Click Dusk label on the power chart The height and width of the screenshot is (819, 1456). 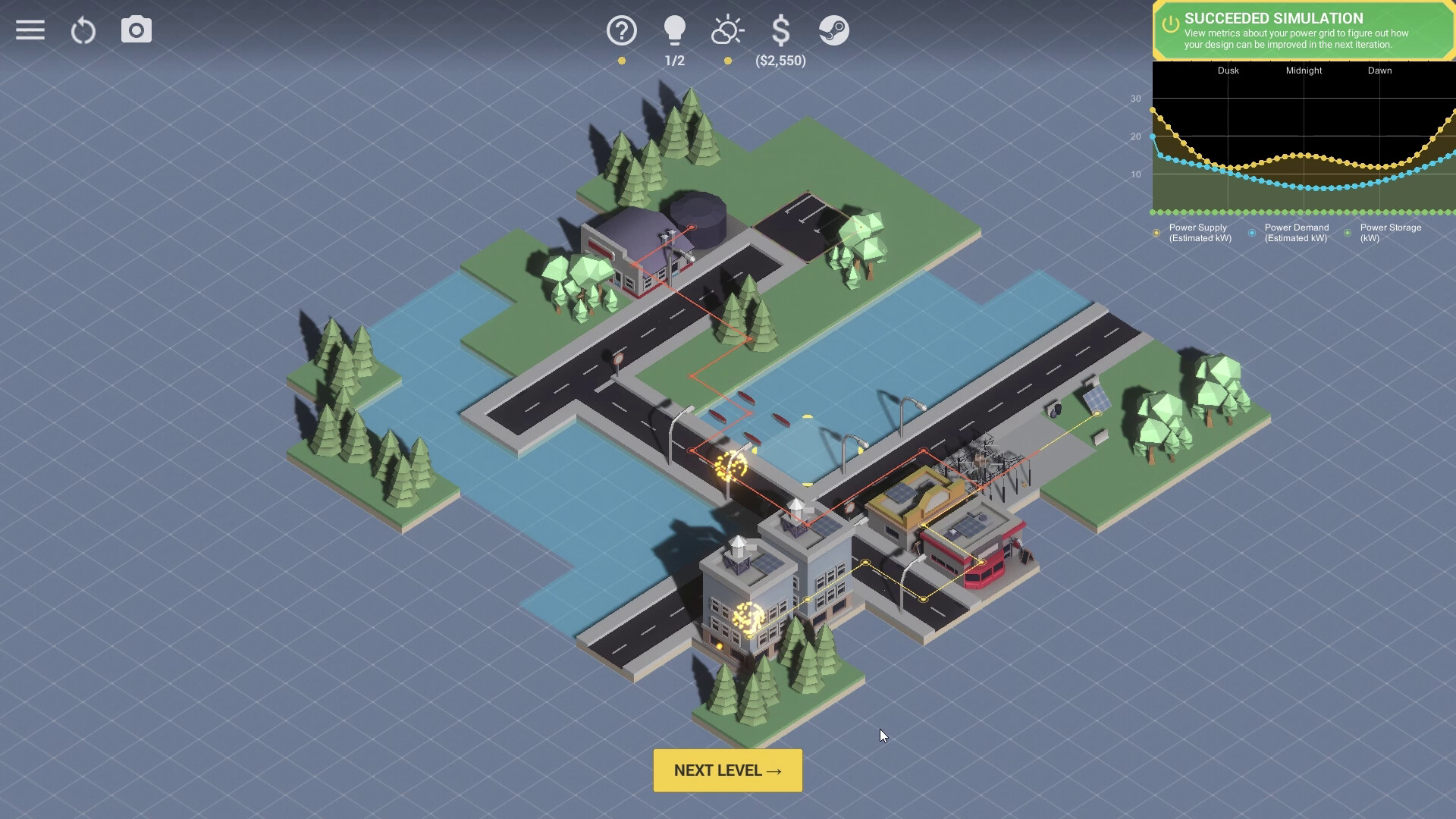(1227, 71)
